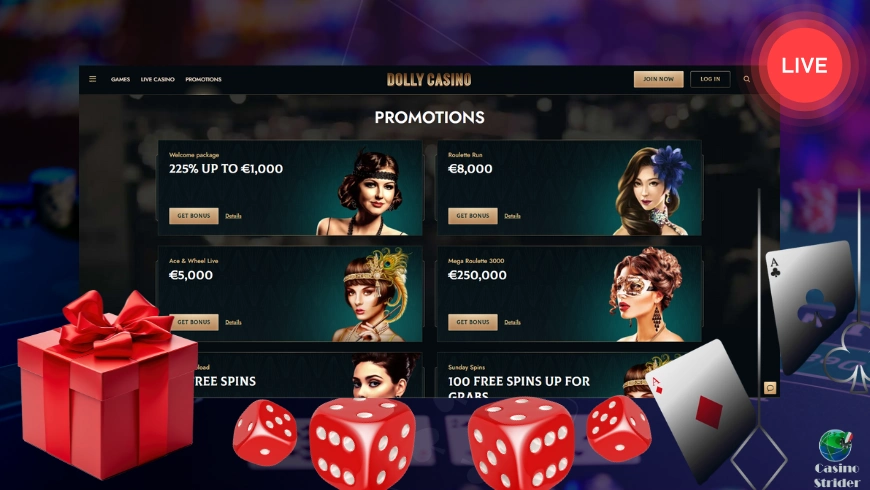
Task: Open the chat widget icon
Action: click(770, 387)
